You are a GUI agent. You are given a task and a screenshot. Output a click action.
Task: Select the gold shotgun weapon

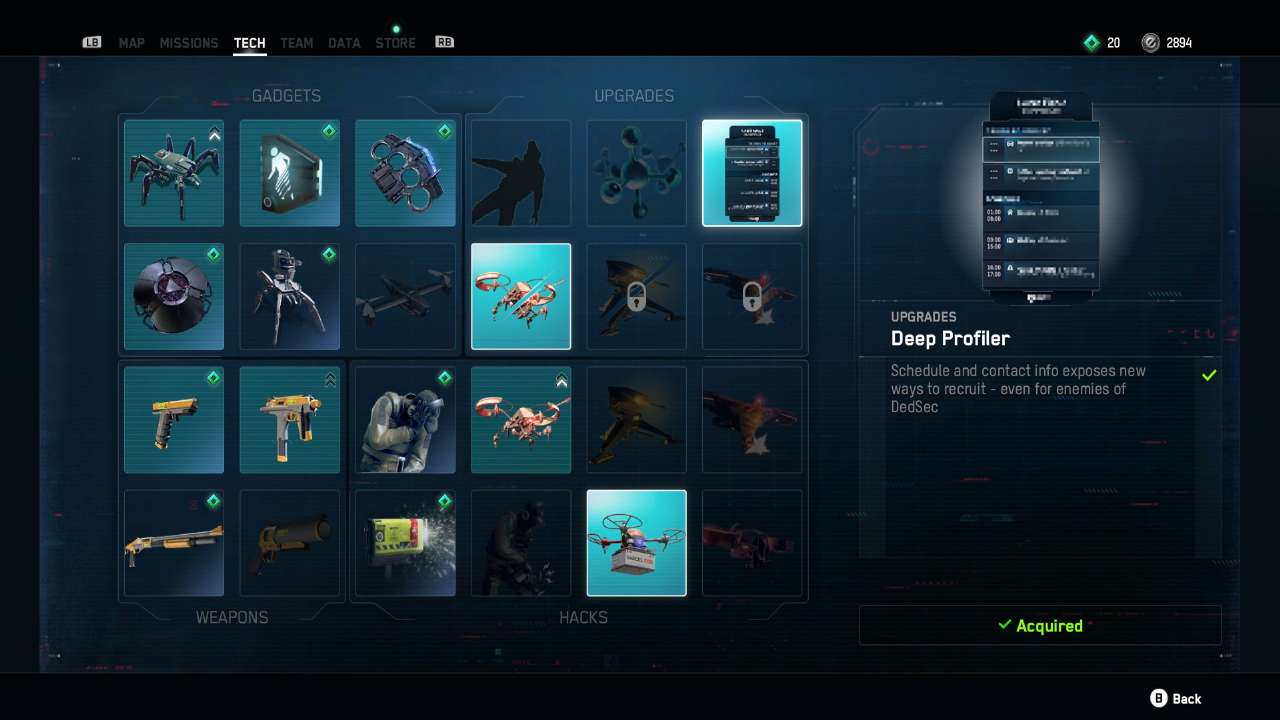pos(173,543)
